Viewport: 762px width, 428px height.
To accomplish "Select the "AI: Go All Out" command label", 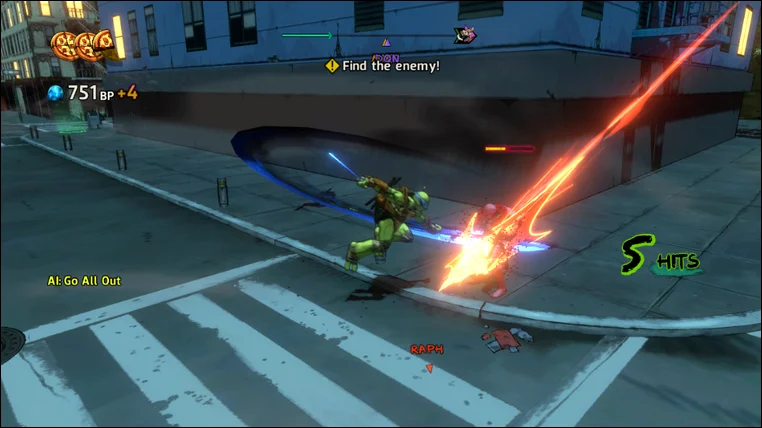I will click(x=84, y=281).
